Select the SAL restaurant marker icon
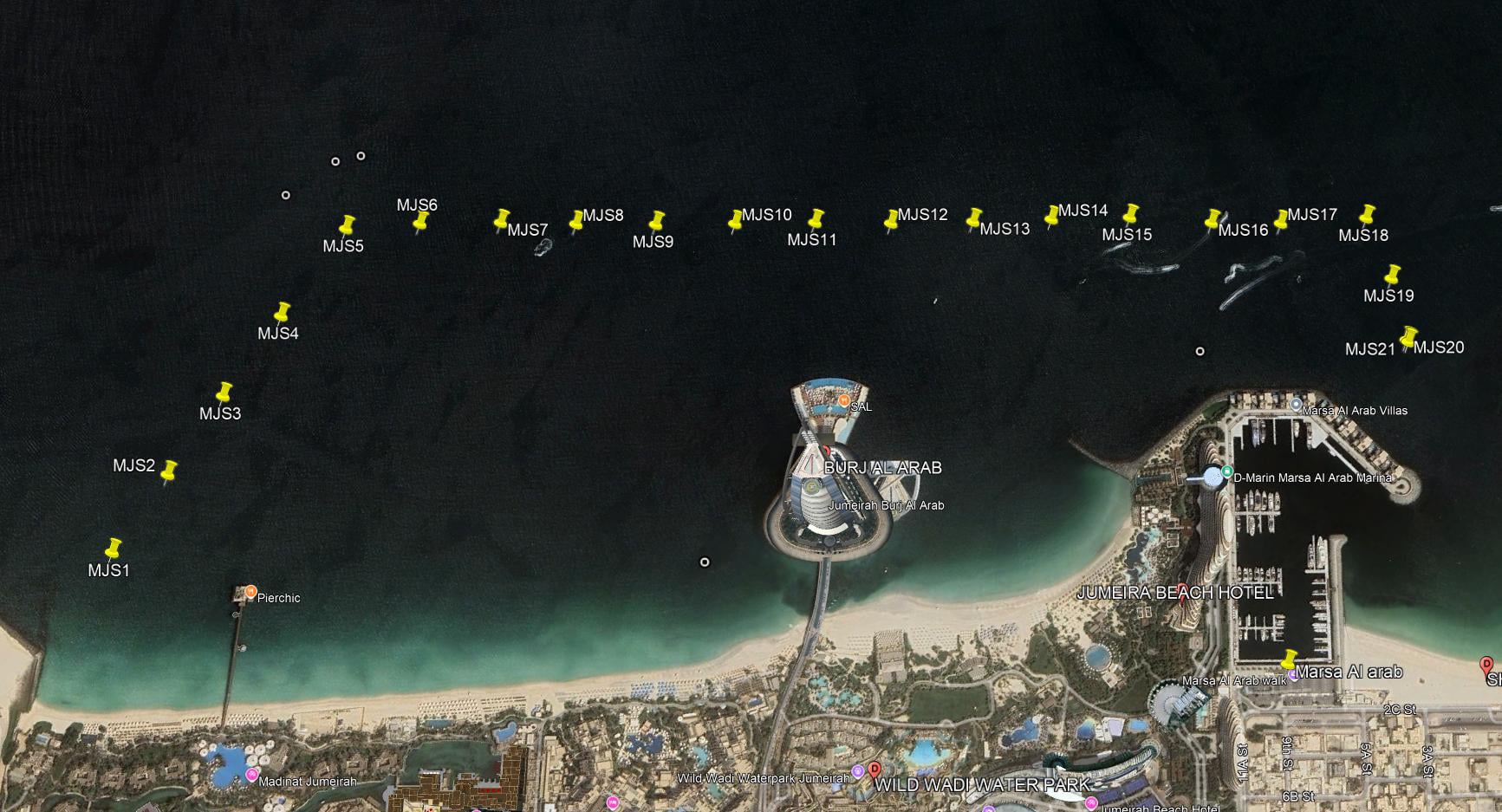The image size is (1502, 812). [843, 401]
